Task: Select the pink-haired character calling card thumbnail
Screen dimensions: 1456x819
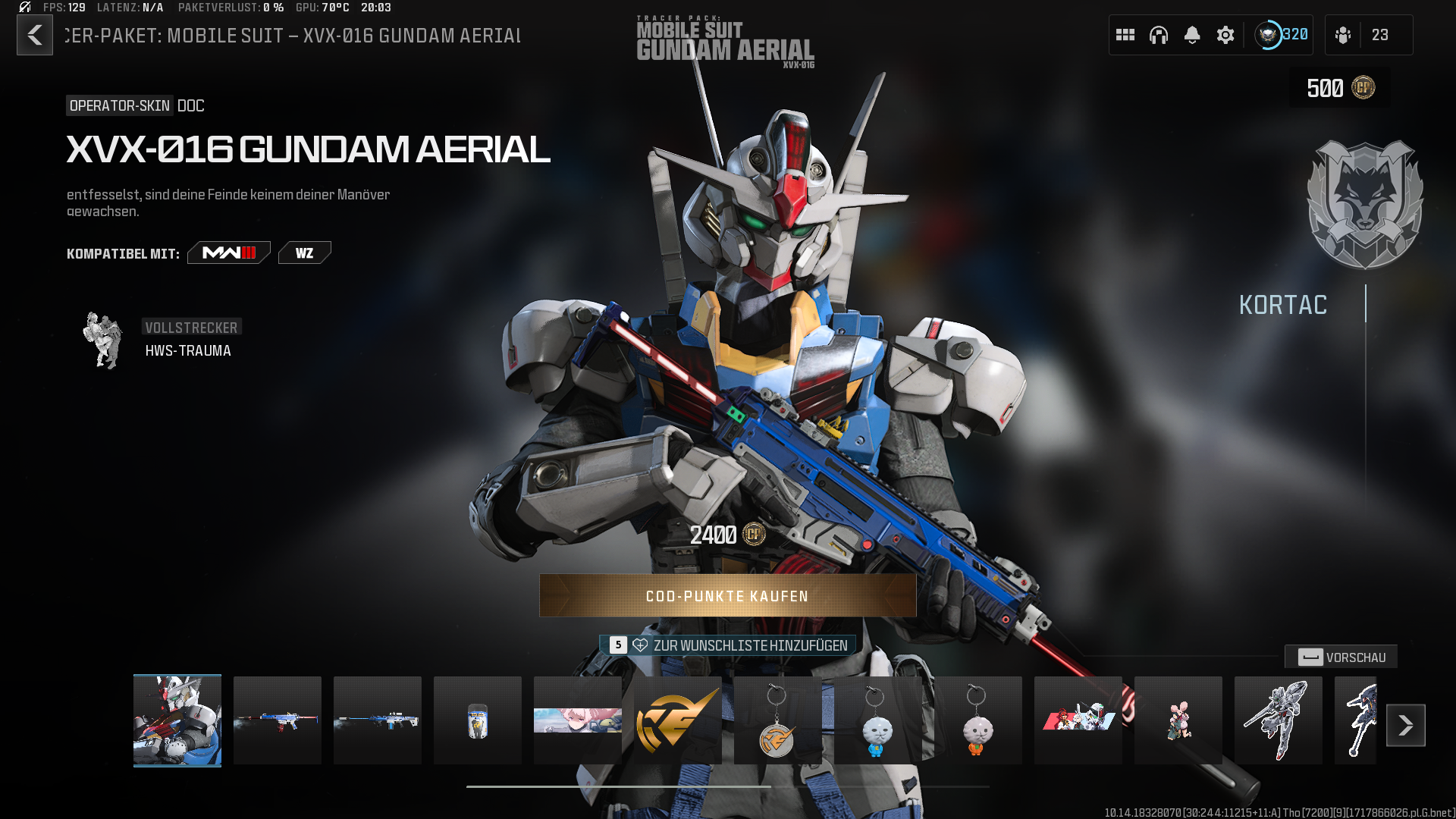Action: pos(578,720)
